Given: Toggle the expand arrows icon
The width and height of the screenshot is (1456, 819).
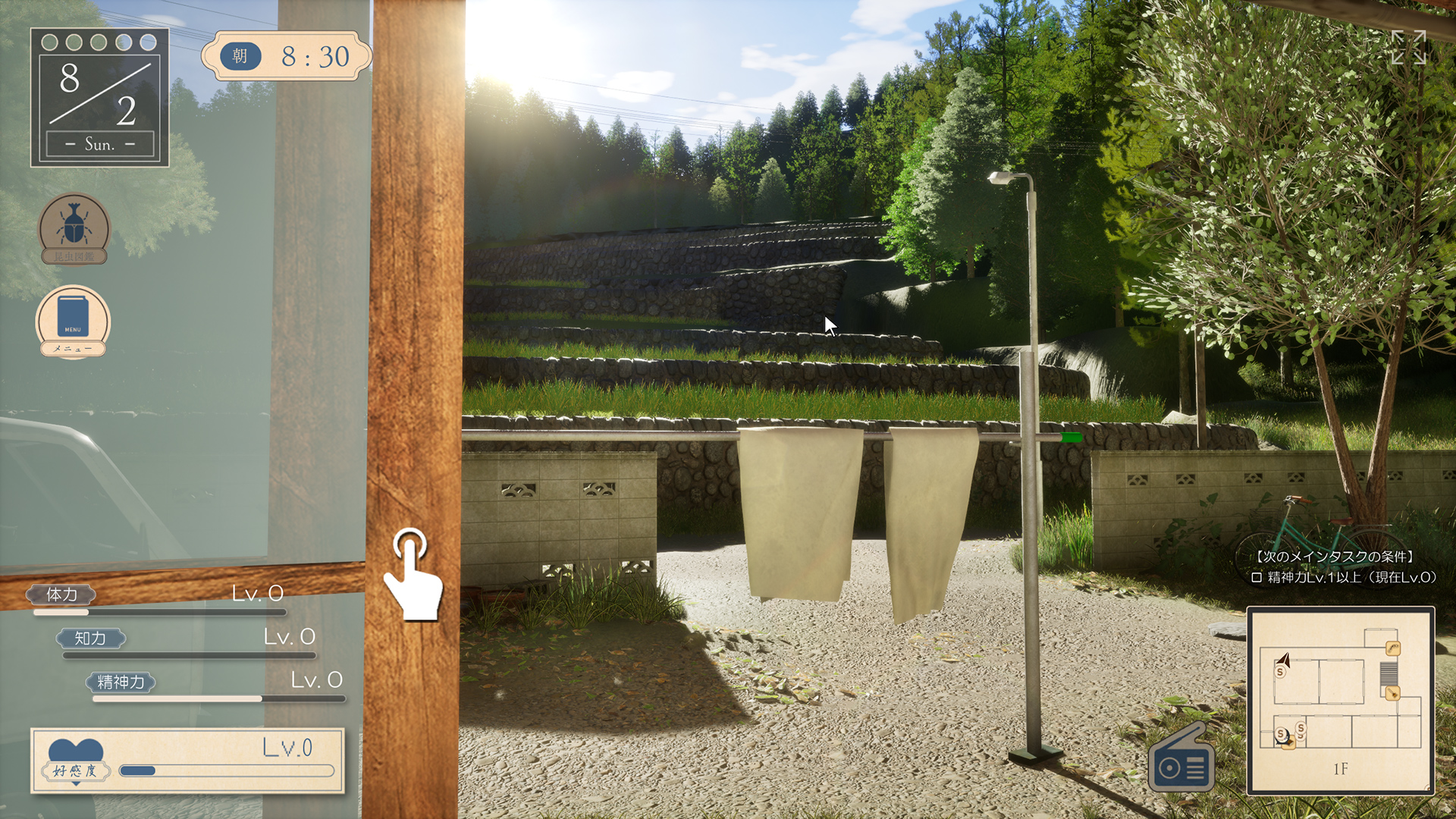Looking at the screenshot, I should 1408,48.
